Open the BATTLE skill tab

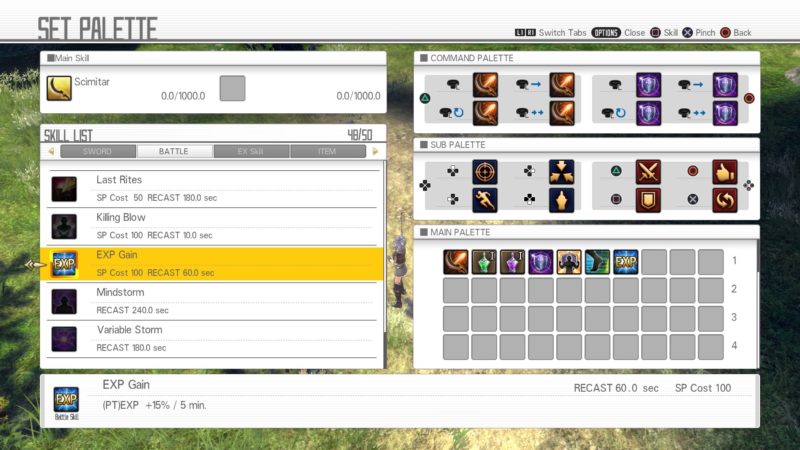pos(174,152)
